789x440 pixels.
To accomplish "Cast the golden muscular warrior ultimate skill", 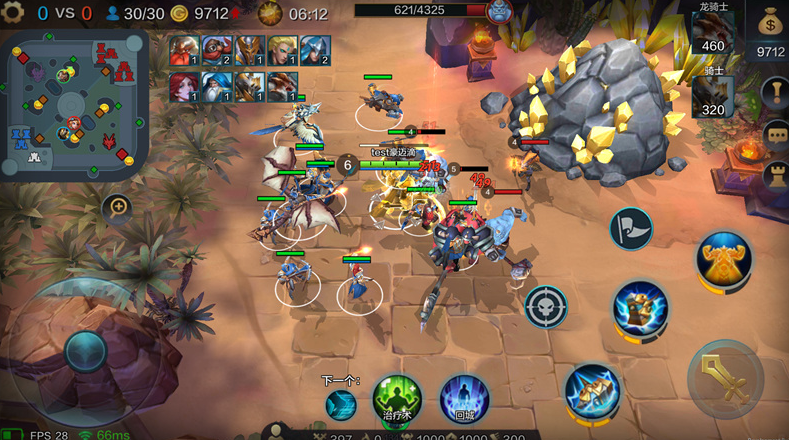I will pyautogui.click(x=724, y=259).
